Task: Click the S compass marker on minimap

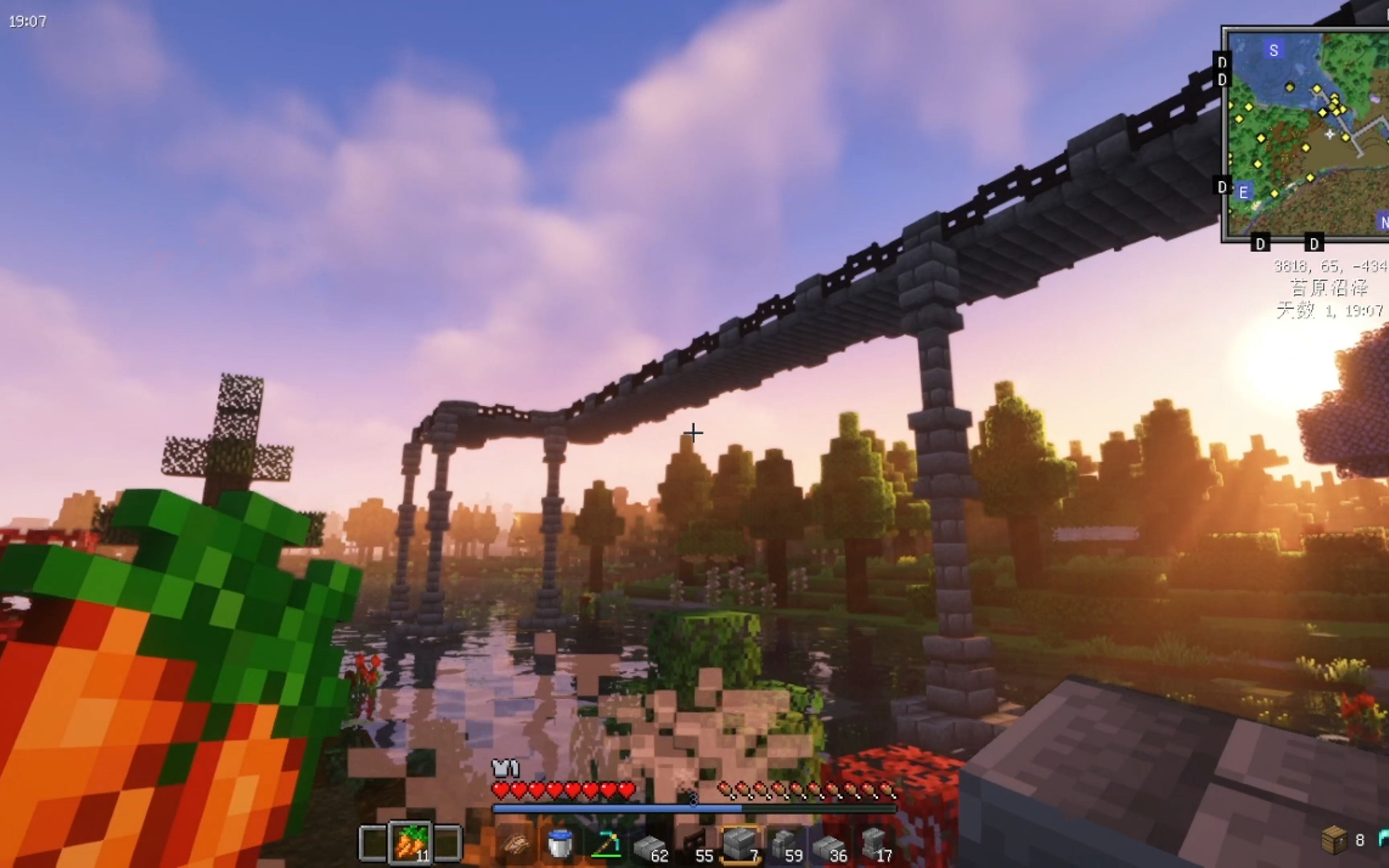Action: click(x=1274, y=51)
